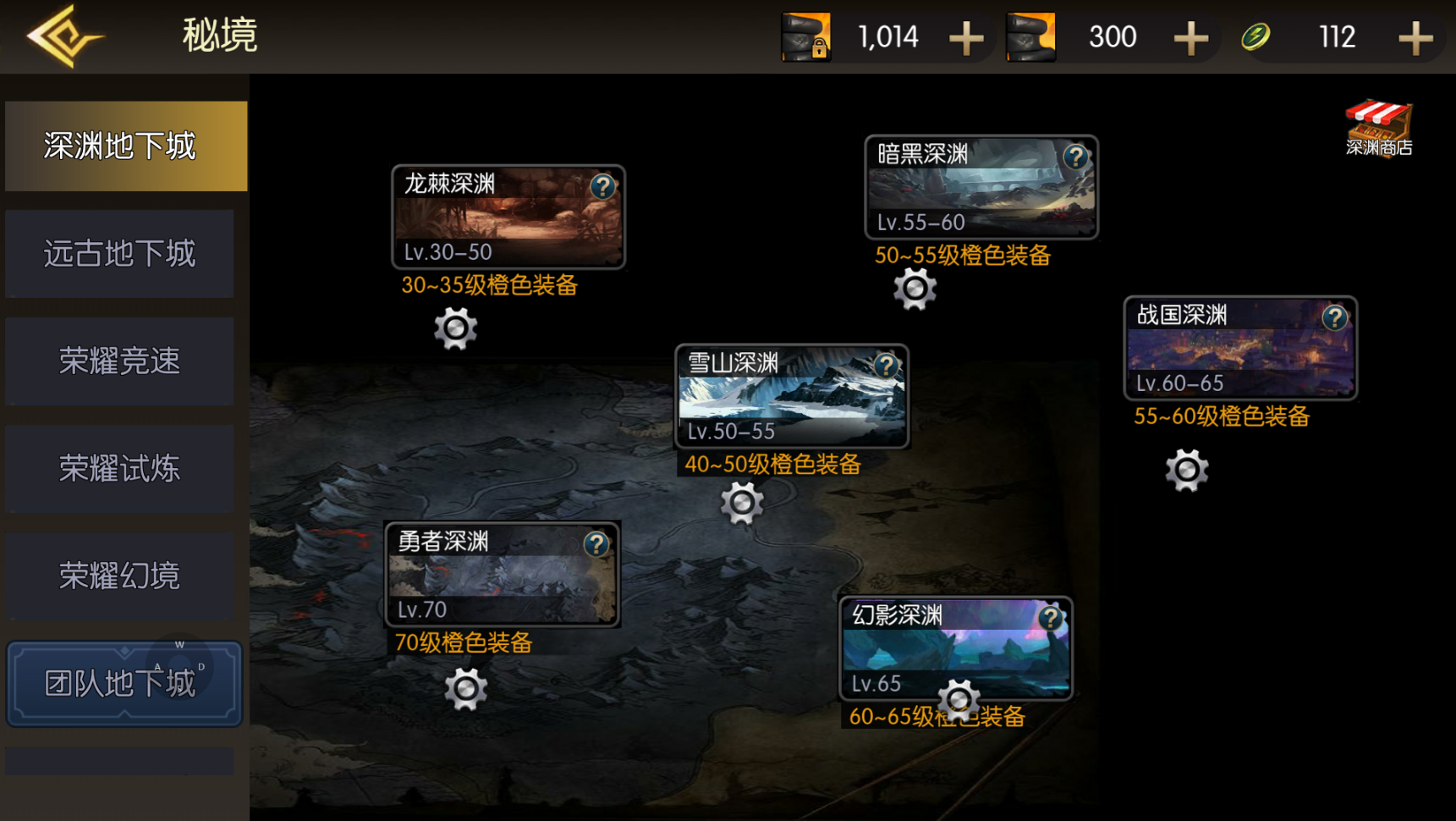This screenshot has height=821, width=1456.
Task: Open settings gear below 勇者深渊
Action: pos(465,689)
